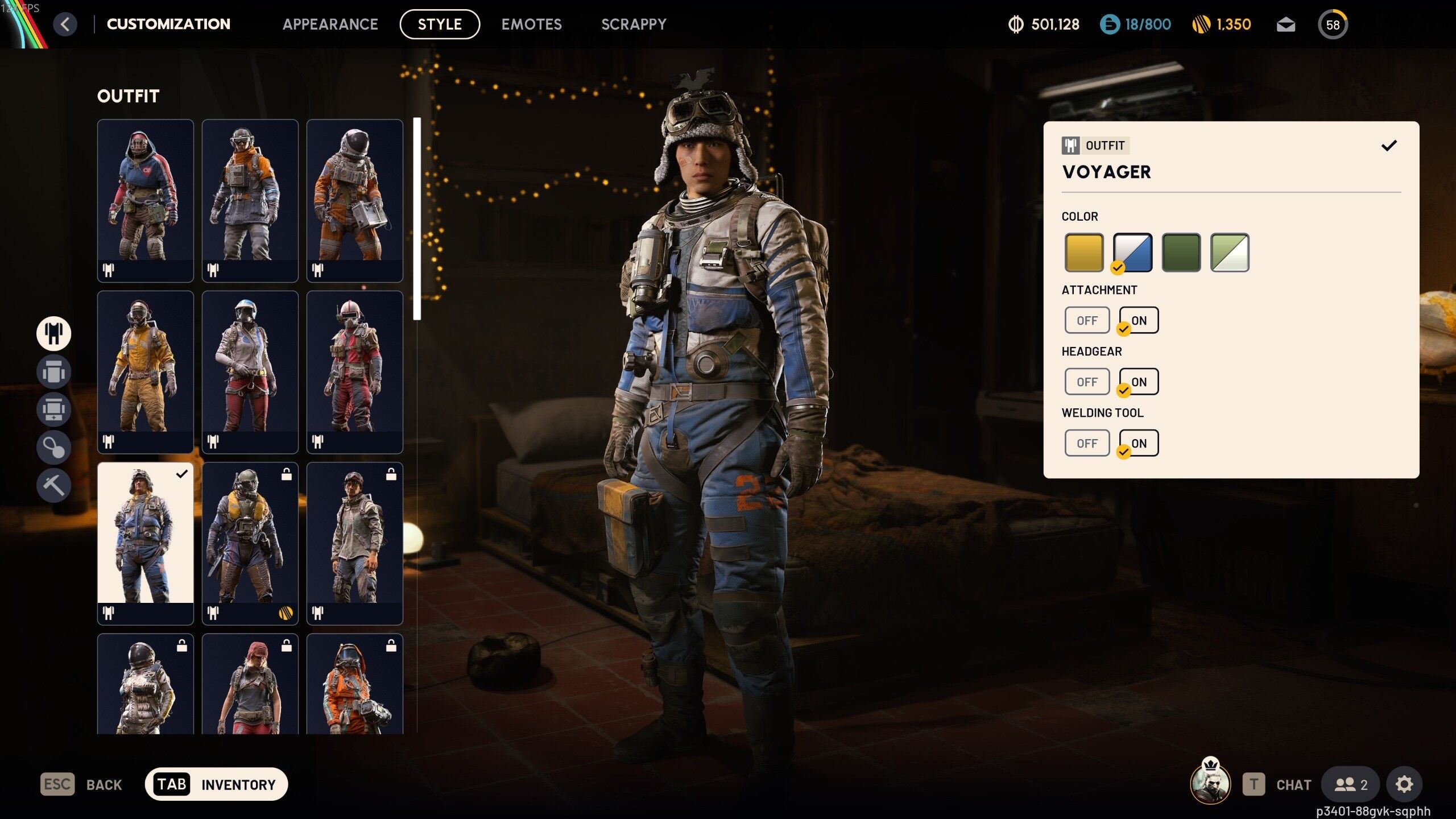Image resolution: width=1456 pixels, height=819 pixels.
Task: Open the party members list
Action: [1350, 784]
